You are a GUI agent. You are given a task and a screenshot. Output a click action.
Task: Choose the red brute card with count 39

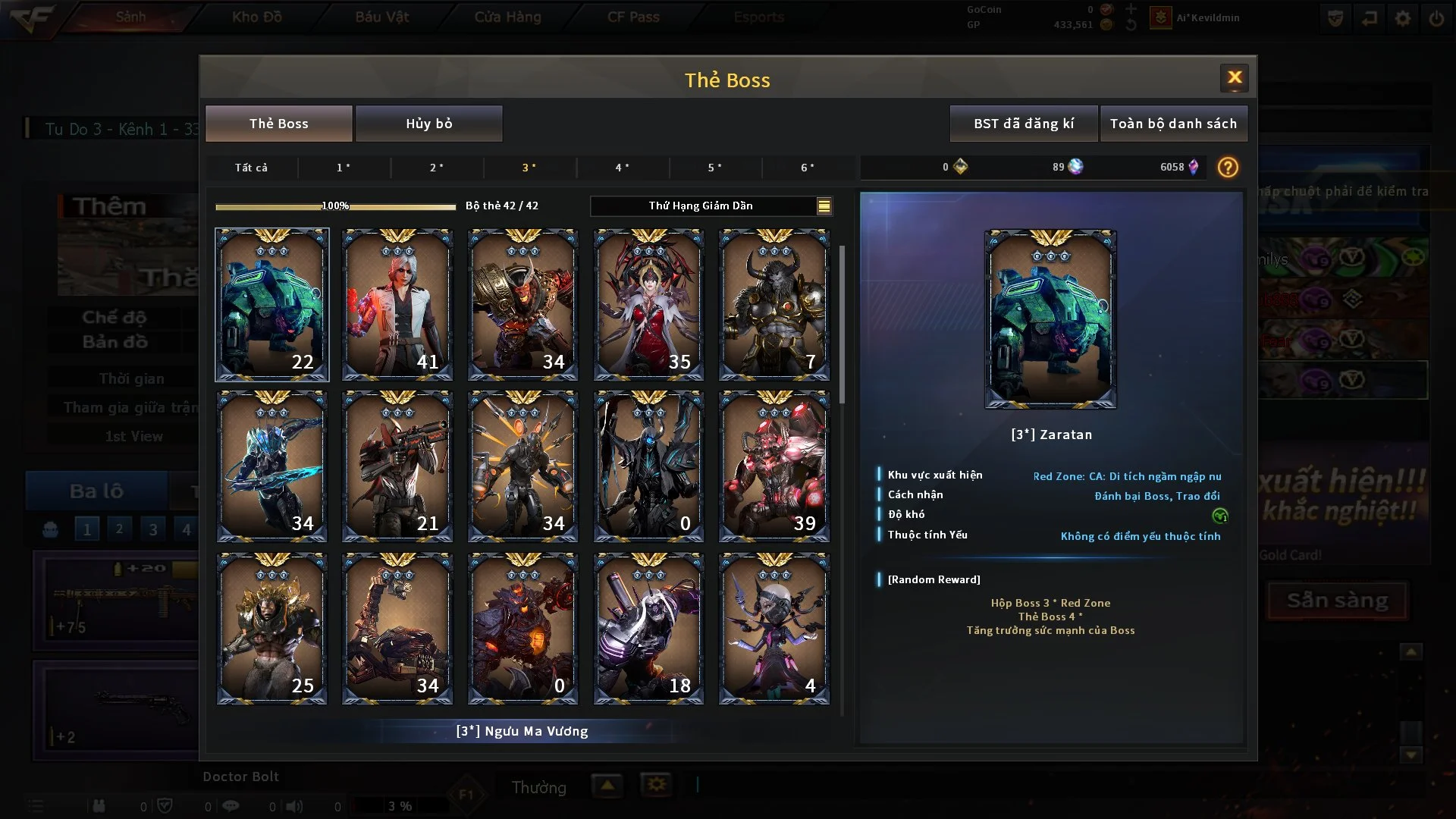(x=773, y=466)
